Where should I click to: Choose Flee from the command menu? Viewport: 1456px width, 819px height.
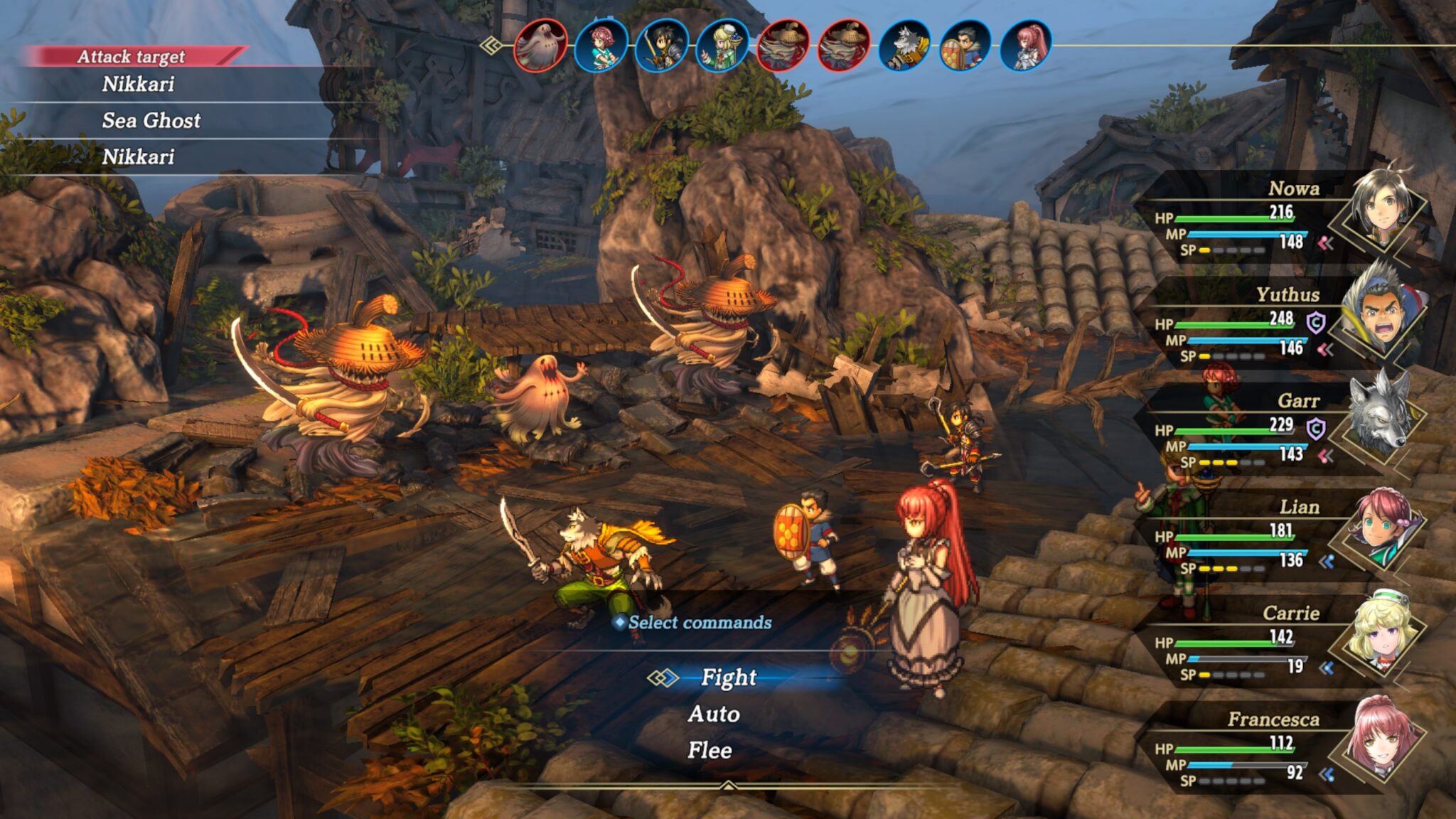(710, 750)
